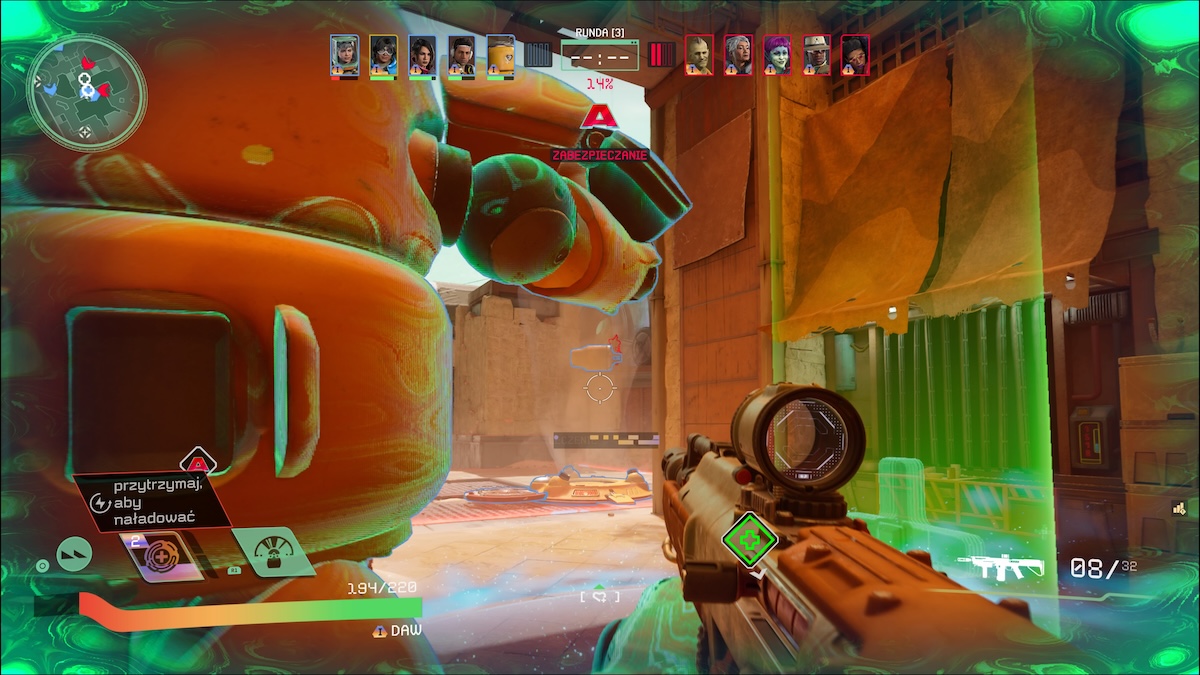1200x675 pixels.
Task: Select the dome shield ability icon
Action: tap(268, 553)
